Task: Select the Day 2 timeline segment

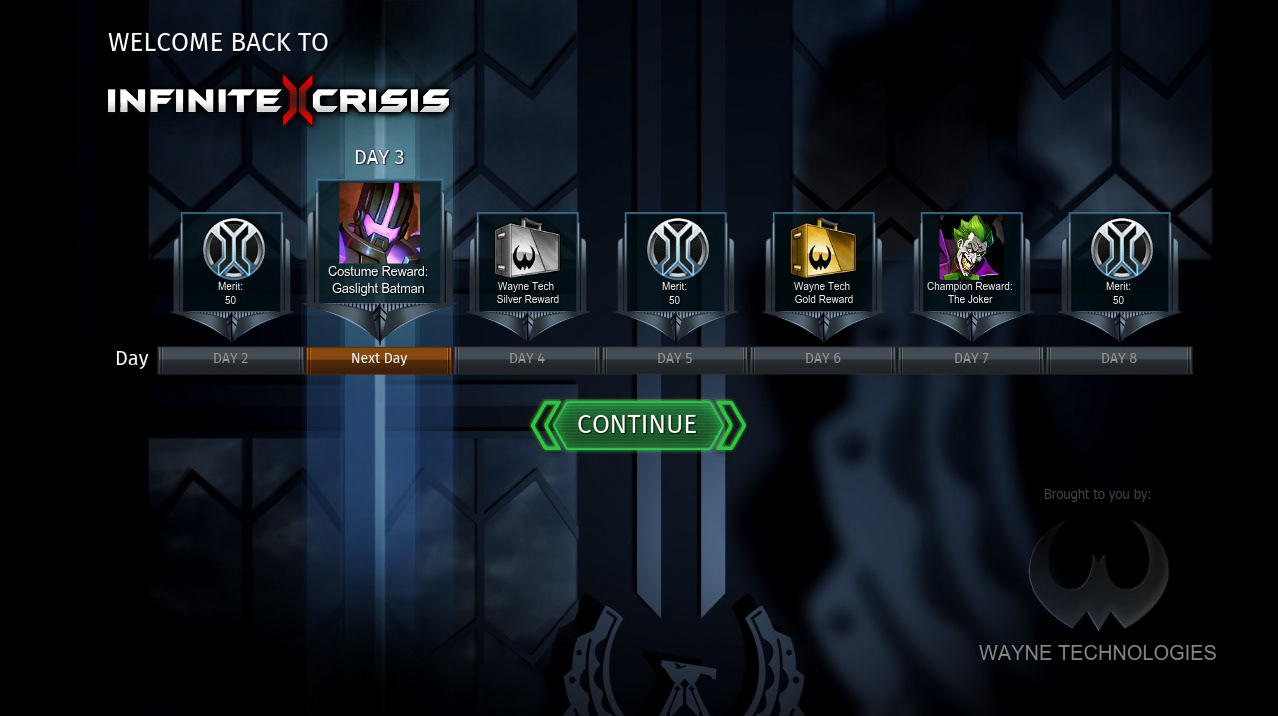Action: tap(231, 359)
